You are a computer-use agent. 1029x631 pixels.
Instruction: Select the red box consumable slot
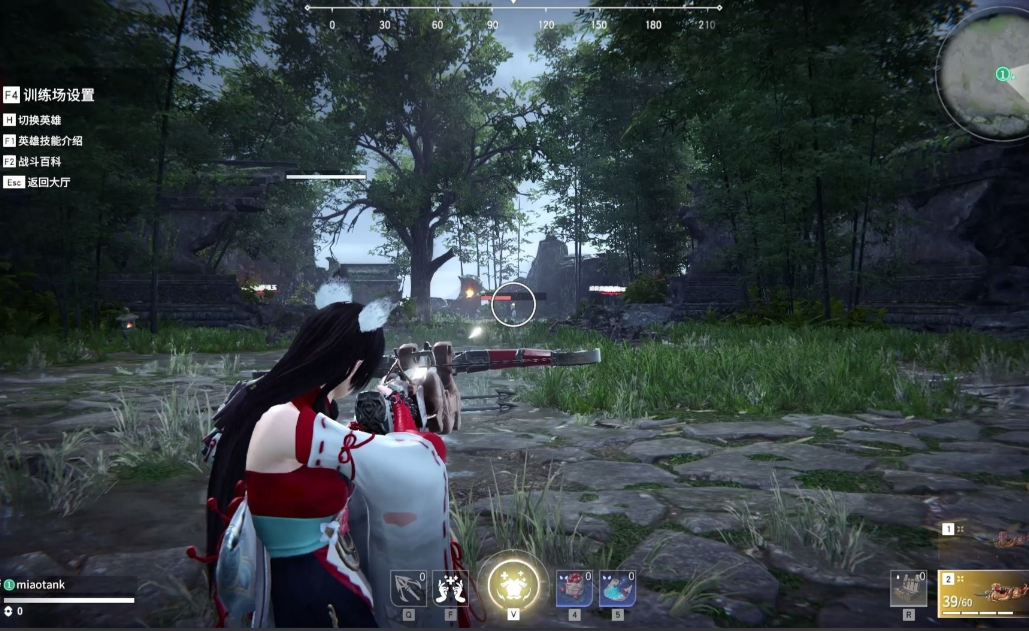click(x=574, y=588)
